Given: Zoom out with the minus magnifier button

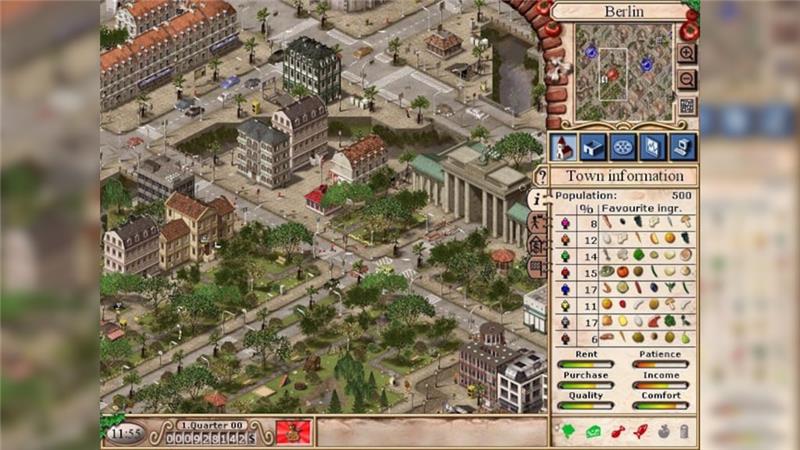Looking at the screenshot, I should (687, 79).
